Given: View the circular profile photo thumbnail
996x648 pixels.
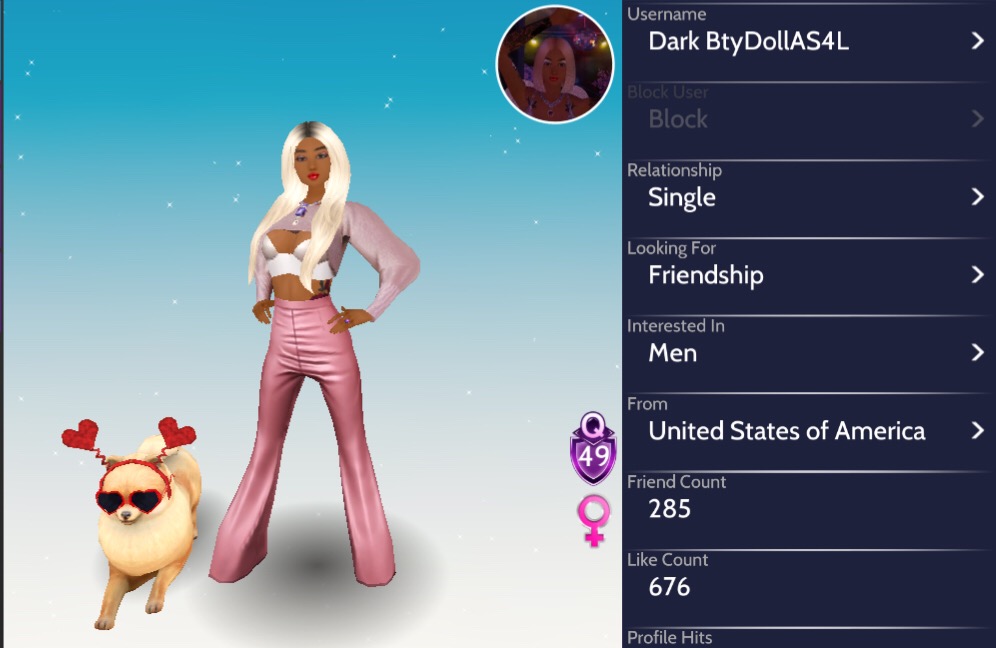Looking at the screenshot, I should pos(555,65).
